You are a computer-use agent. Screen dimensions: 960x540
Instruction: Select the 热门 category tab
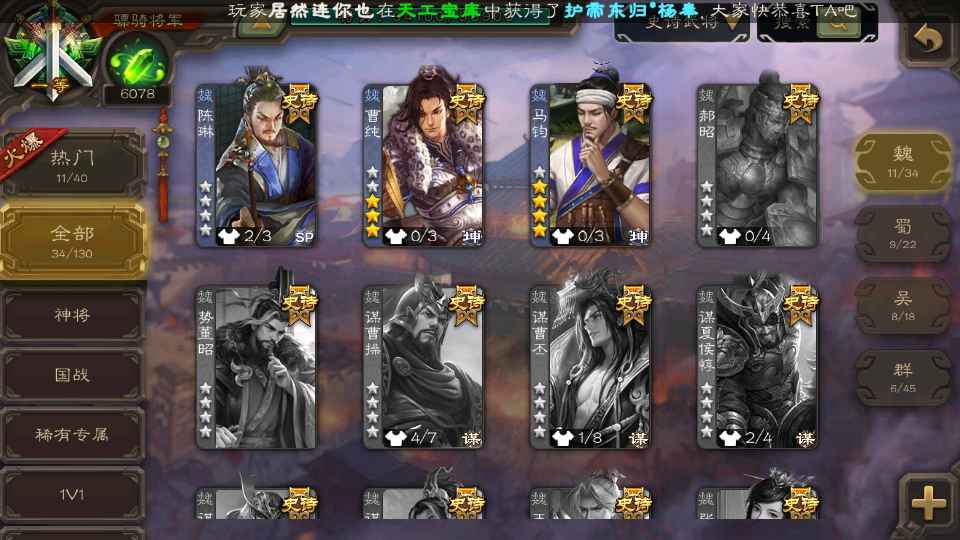click(72, 164)
